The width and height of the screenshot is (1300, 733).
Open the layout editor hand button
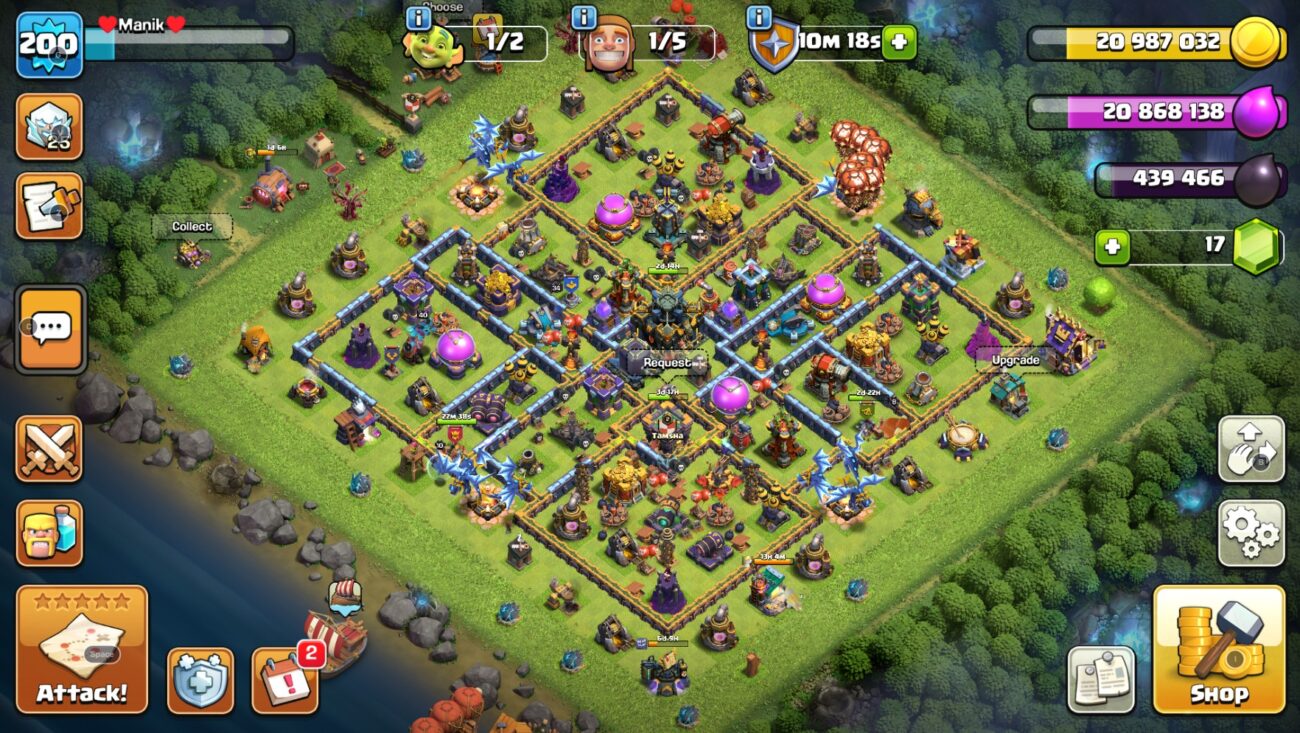click(1250, 449)
